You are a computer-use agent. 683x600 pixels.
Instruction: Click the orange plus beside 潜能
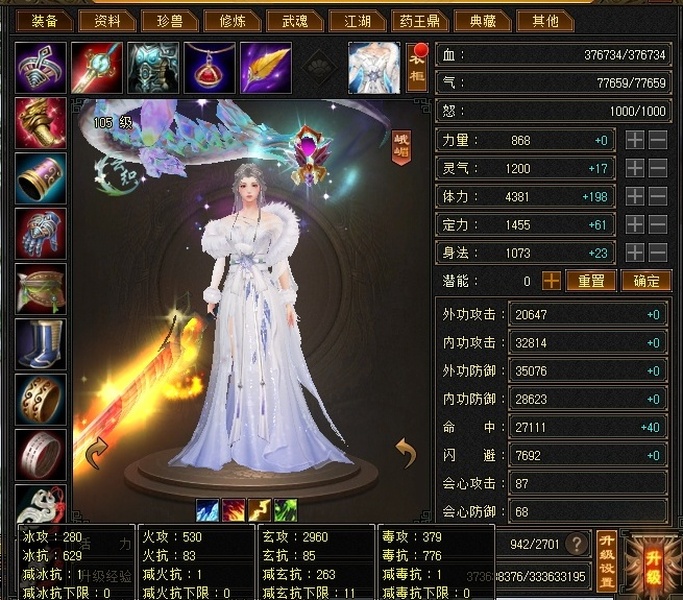click(x=551, y=281)
